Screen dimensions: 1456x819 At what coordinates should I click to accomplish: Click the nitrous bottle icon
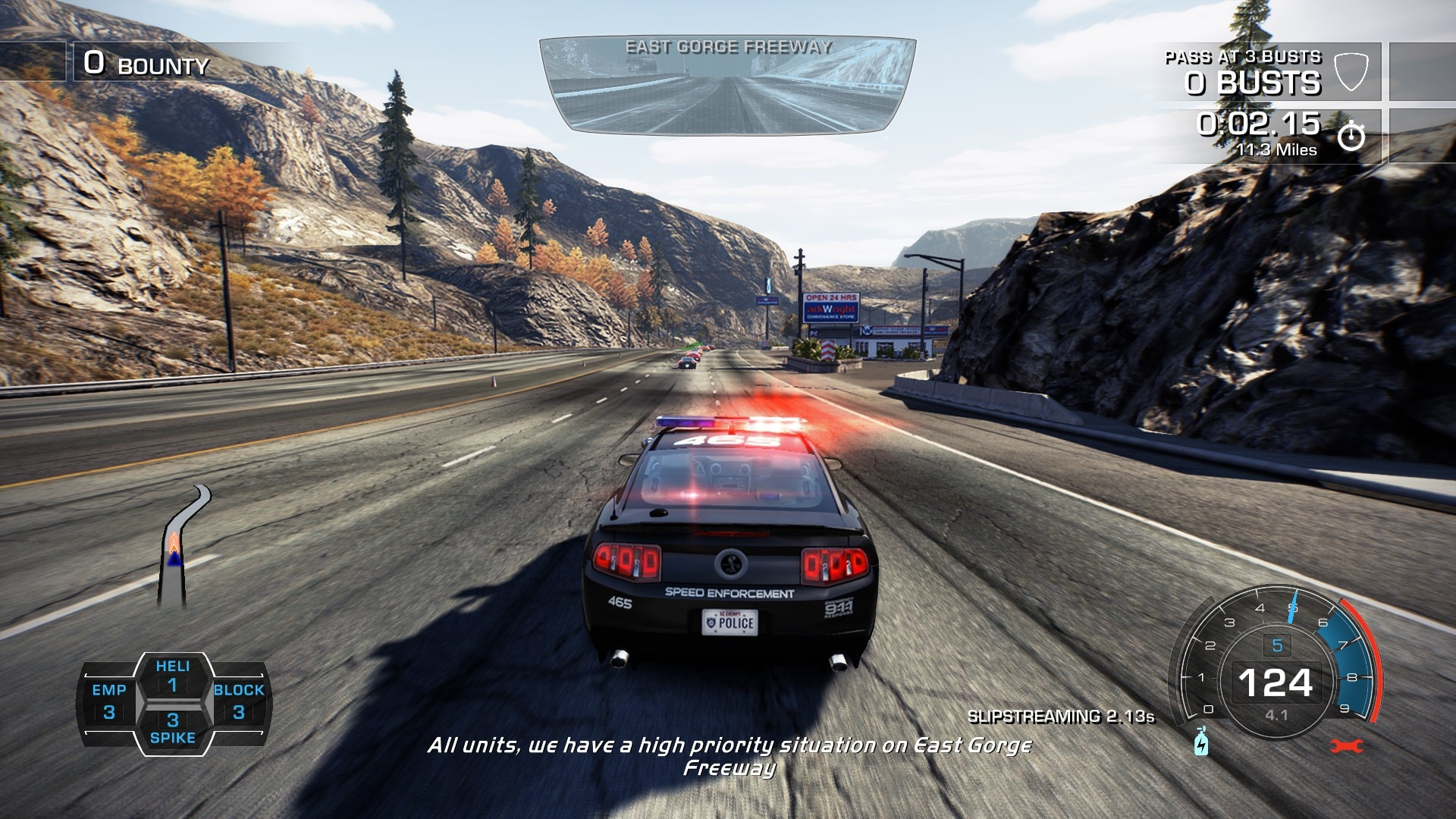[1201, 742]
